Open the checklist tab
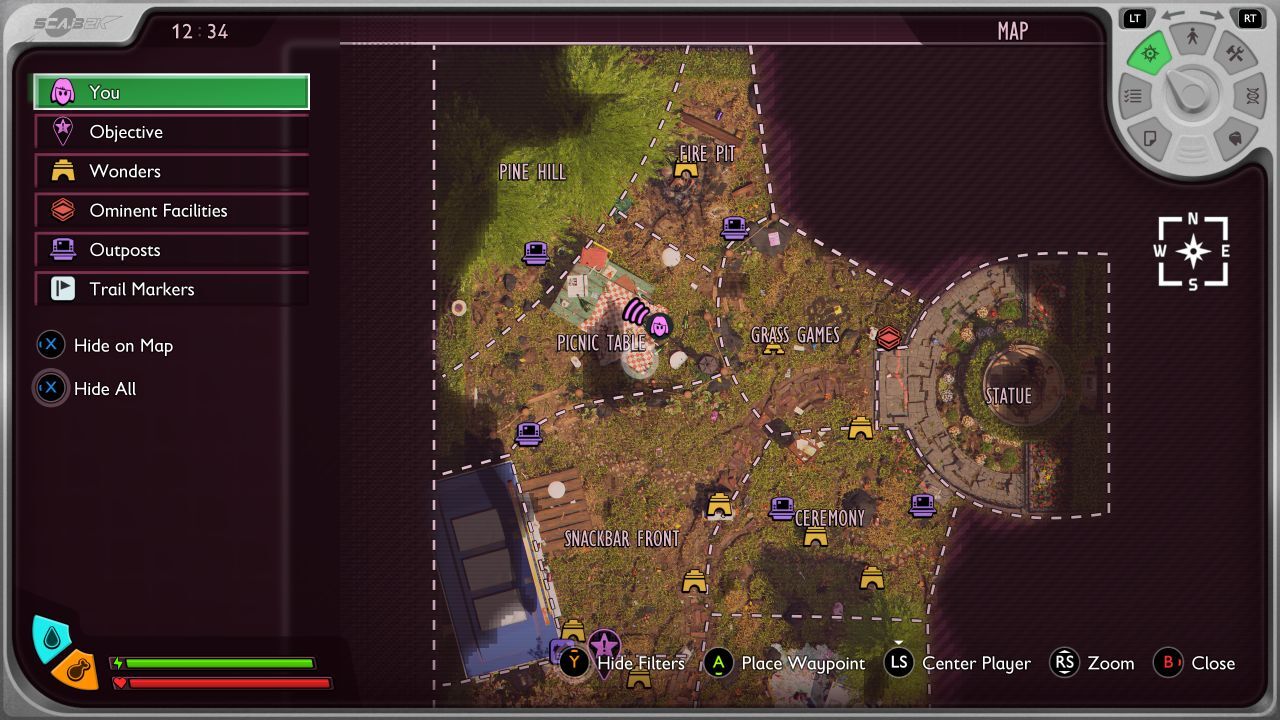The width and height of the screenshot is (1280, 720). tap(1133, 97)
